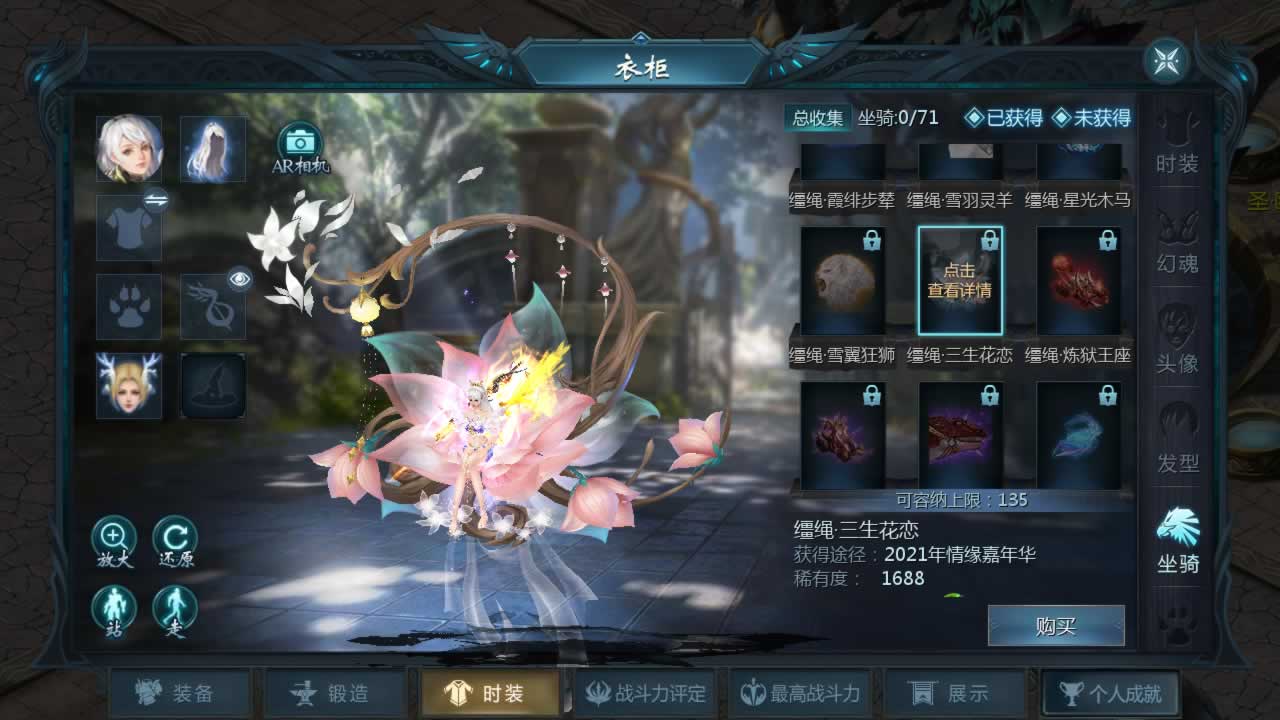Open the 装备 equipment bottom tab
The width and height of the screenshot is (1280, 720).
pos(180,693)
